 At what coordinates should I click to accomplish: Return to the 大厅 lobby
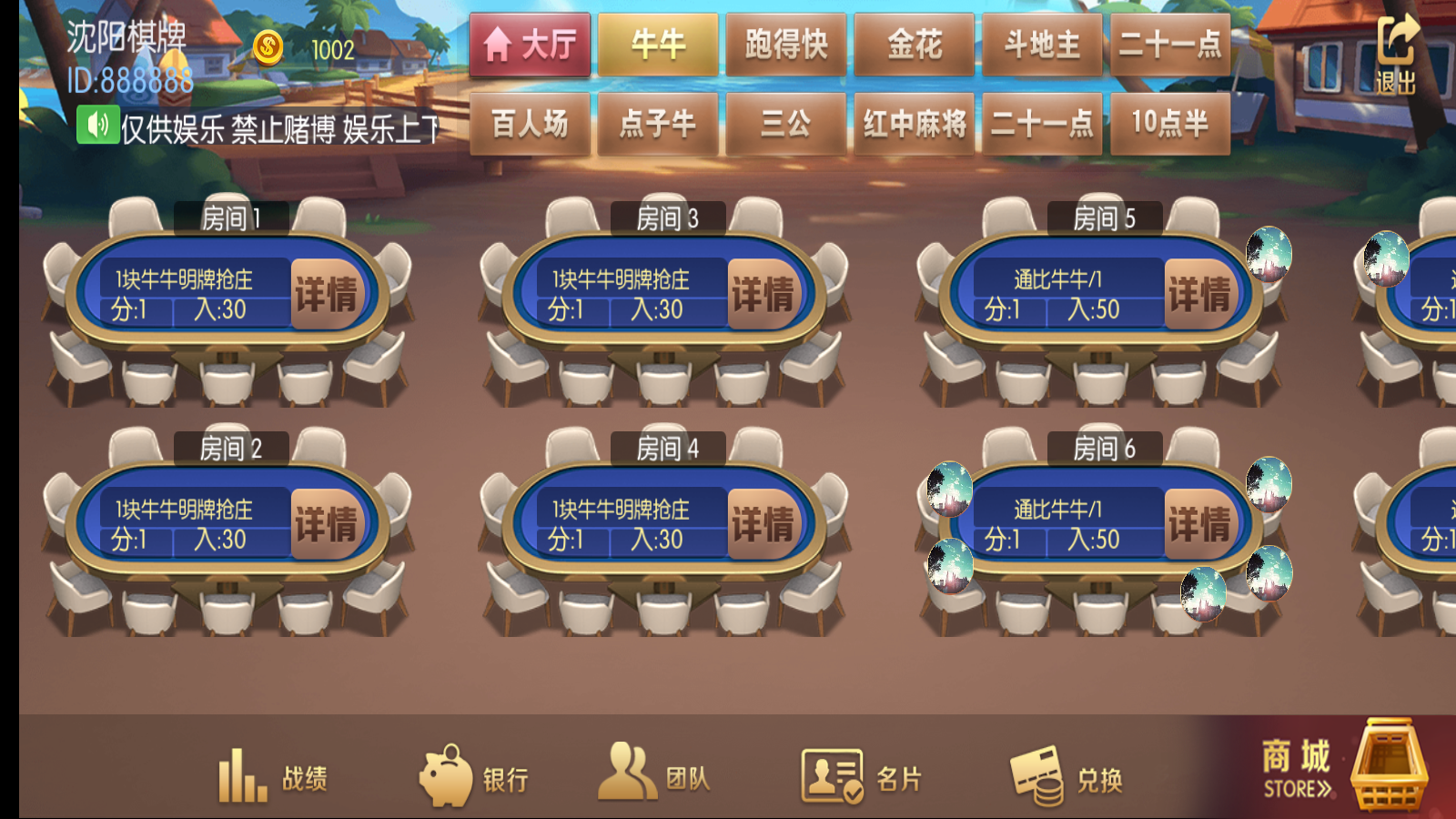(x=531, y=43)
